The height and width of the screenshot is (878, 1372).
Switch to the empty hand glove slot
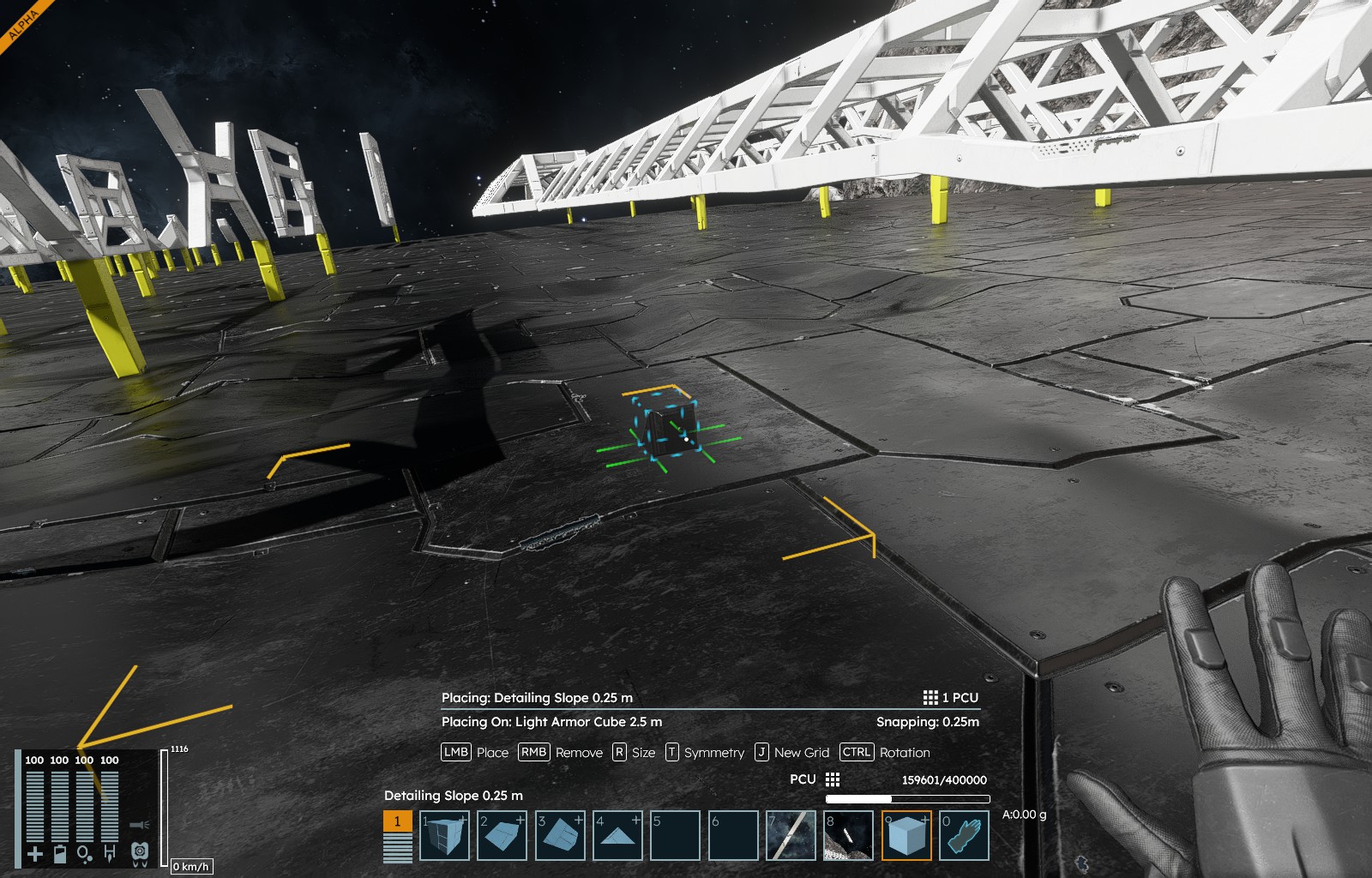click(x=964, y=836)
